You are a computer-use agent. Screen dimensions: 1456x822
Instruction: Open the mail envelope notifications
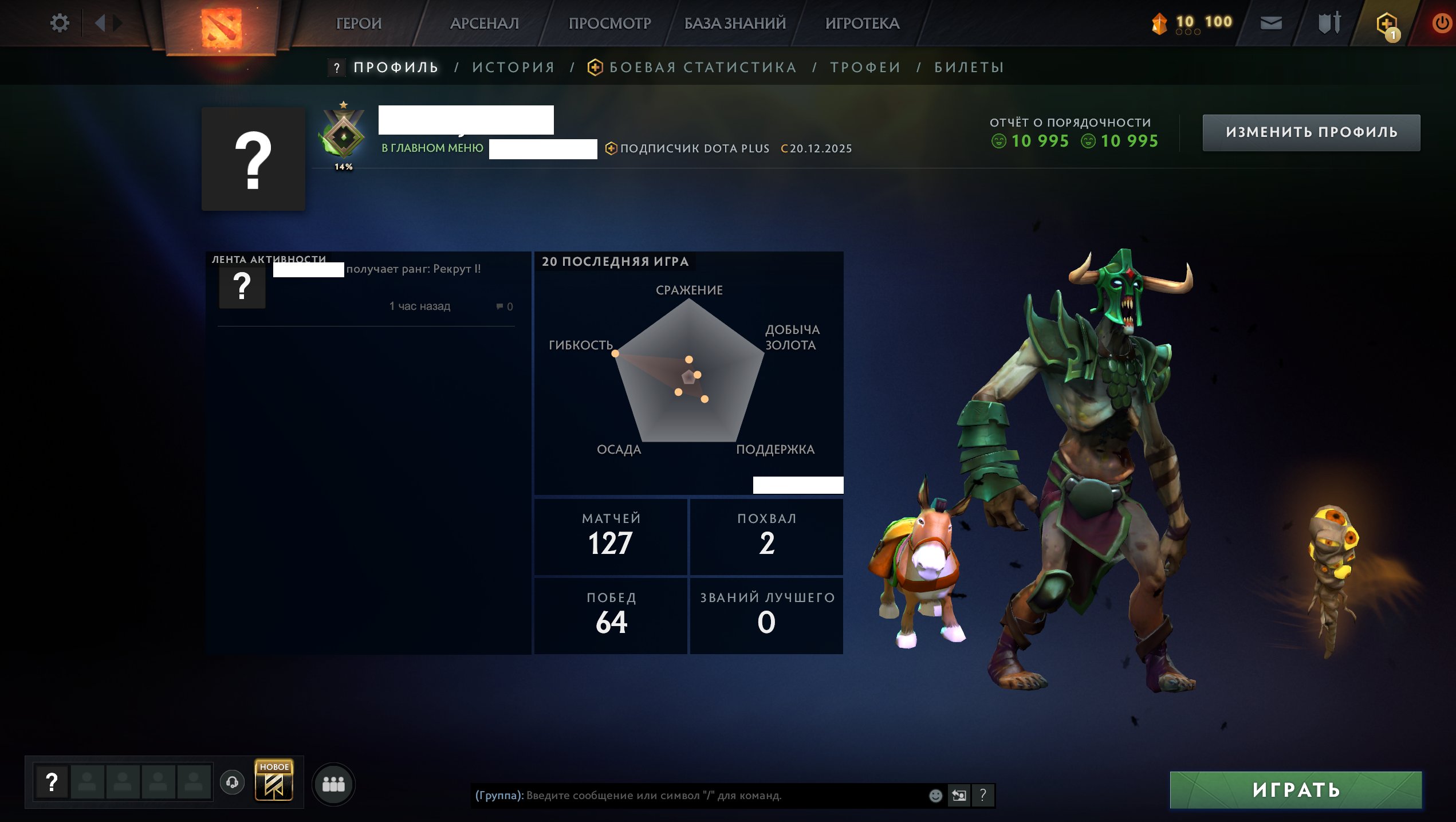click(x=1272, y=23)
